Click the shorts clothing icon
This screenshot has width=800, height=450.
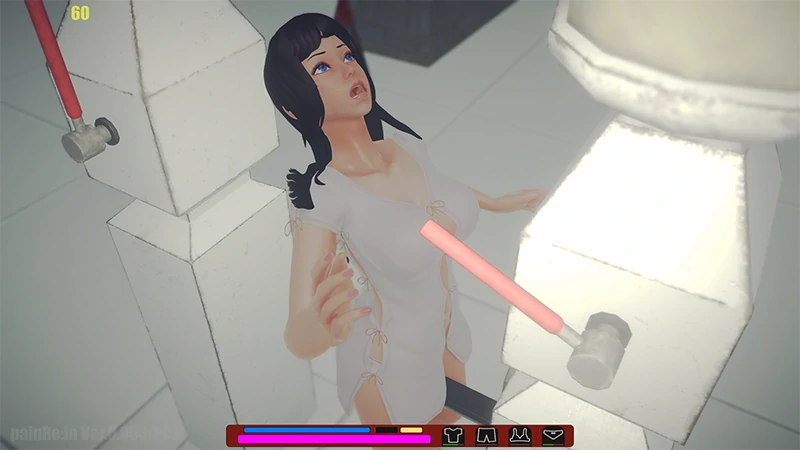point(485,435)
